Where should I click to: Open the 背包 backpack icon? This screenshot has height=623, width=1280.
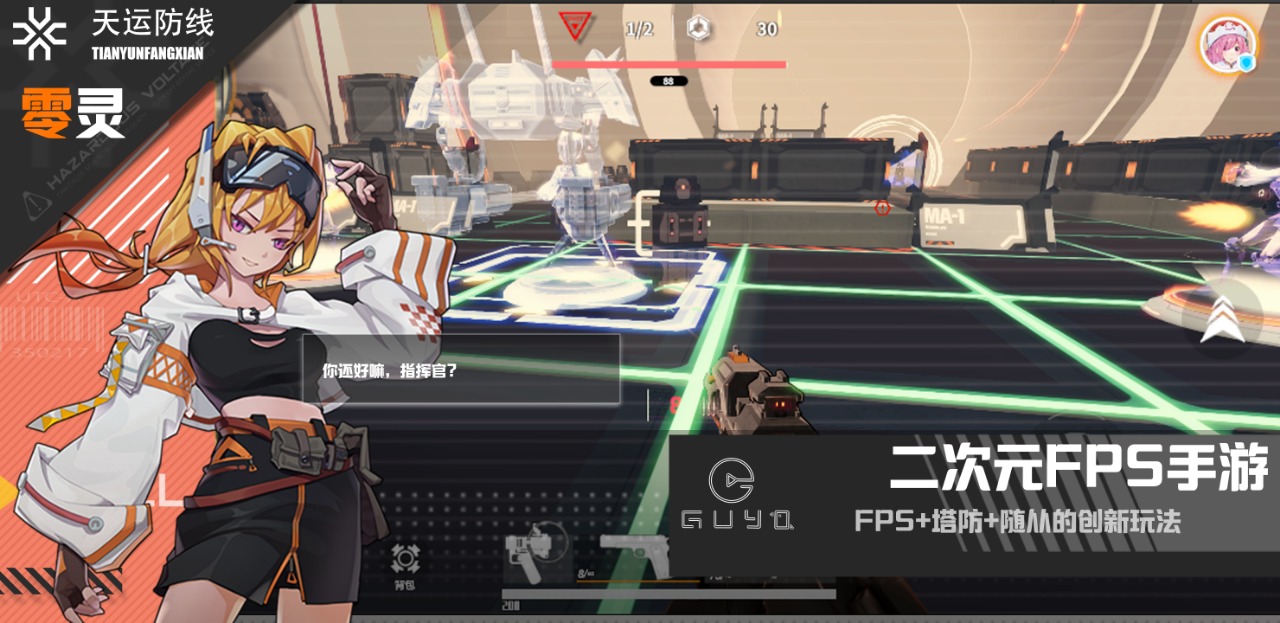pos(404,563)
